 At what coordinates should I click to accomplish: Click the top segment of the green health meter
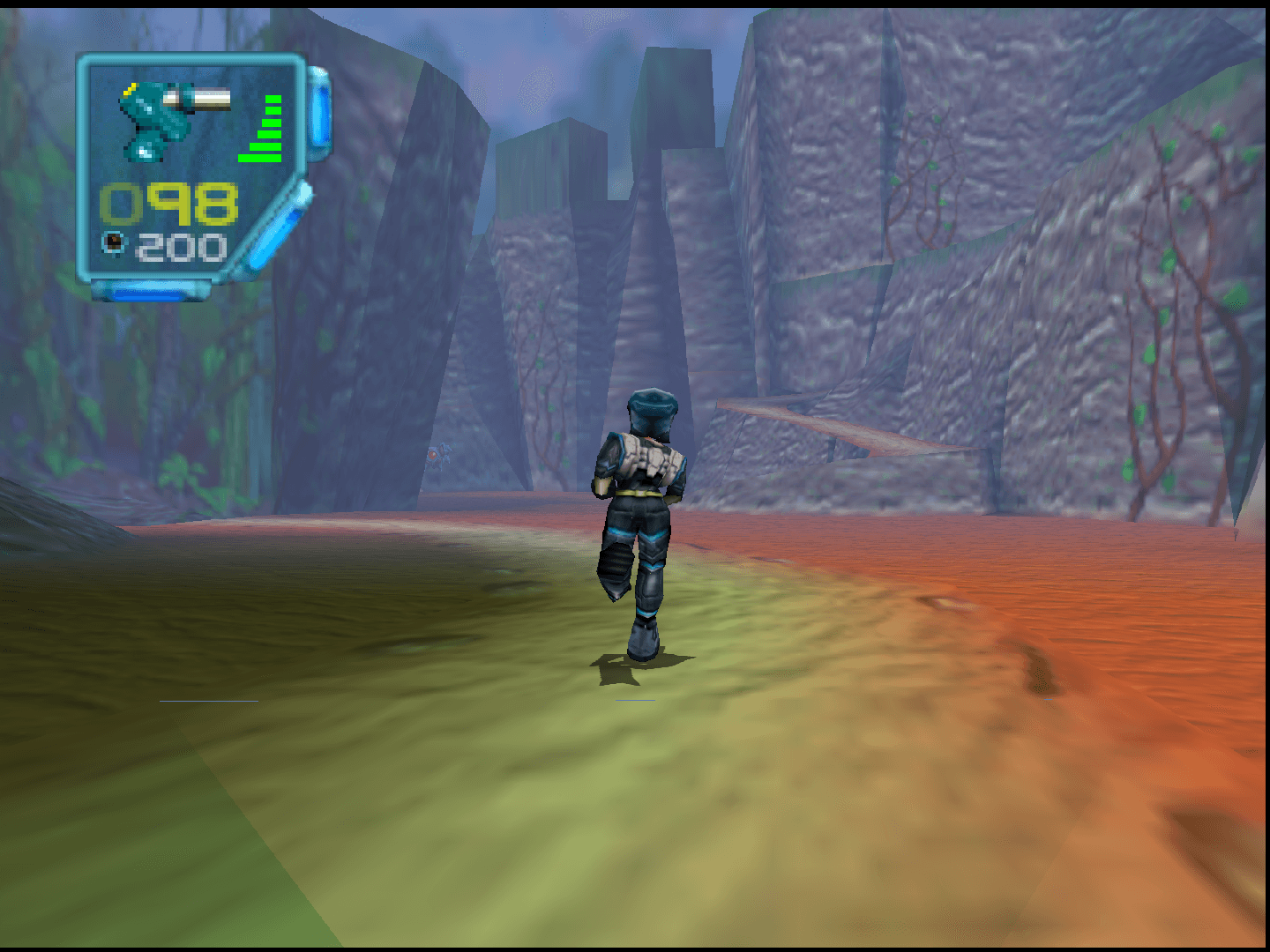(273, 100)
